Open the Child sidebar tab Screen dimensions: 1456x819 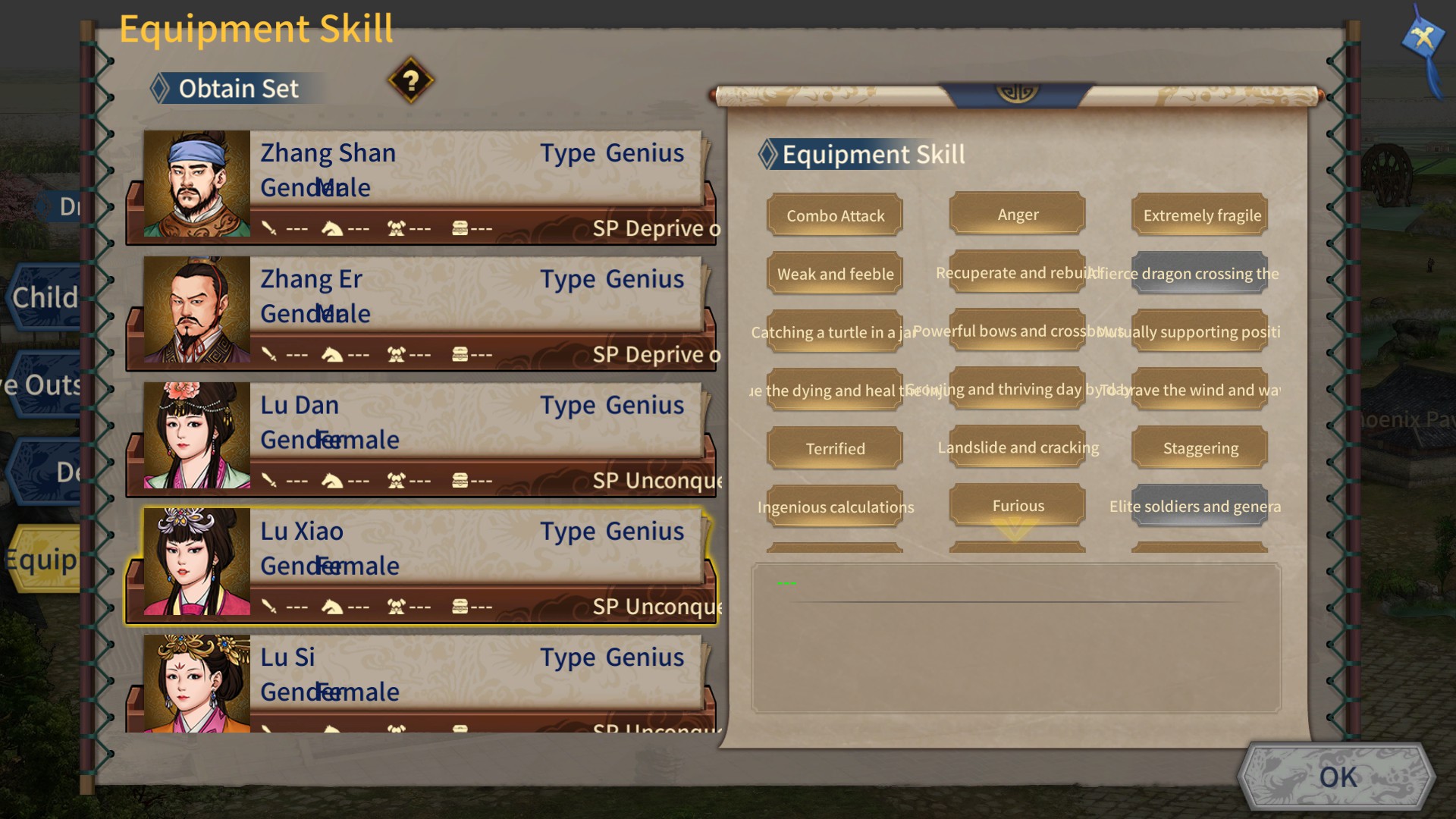[42, 297]
